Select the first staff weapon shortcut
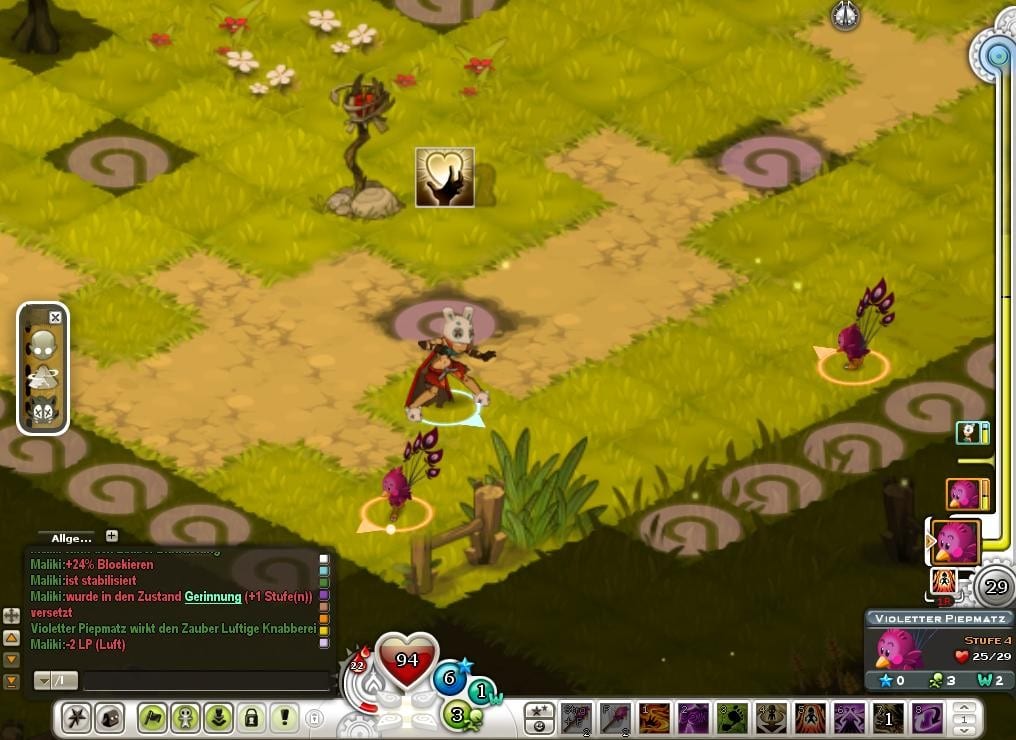 576,718
